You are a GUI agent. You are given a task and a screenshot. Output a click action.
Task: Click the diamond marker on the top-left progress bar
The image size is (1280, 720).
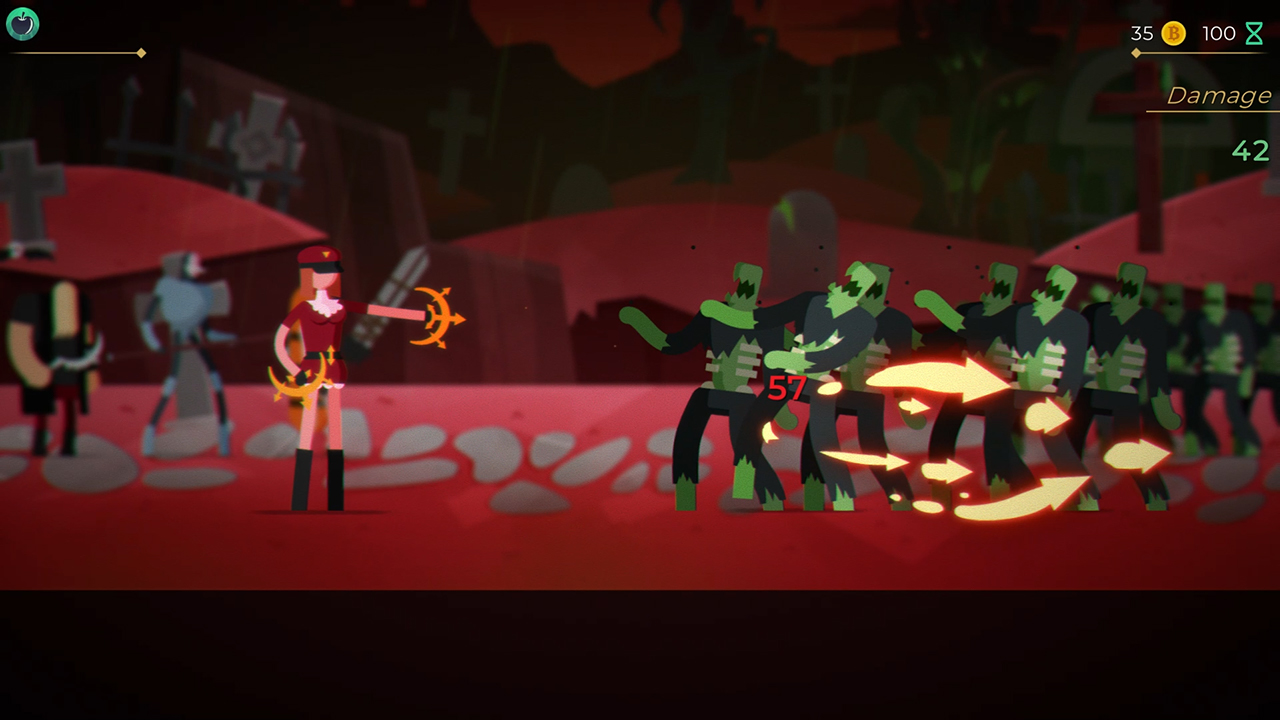(142, 55)
